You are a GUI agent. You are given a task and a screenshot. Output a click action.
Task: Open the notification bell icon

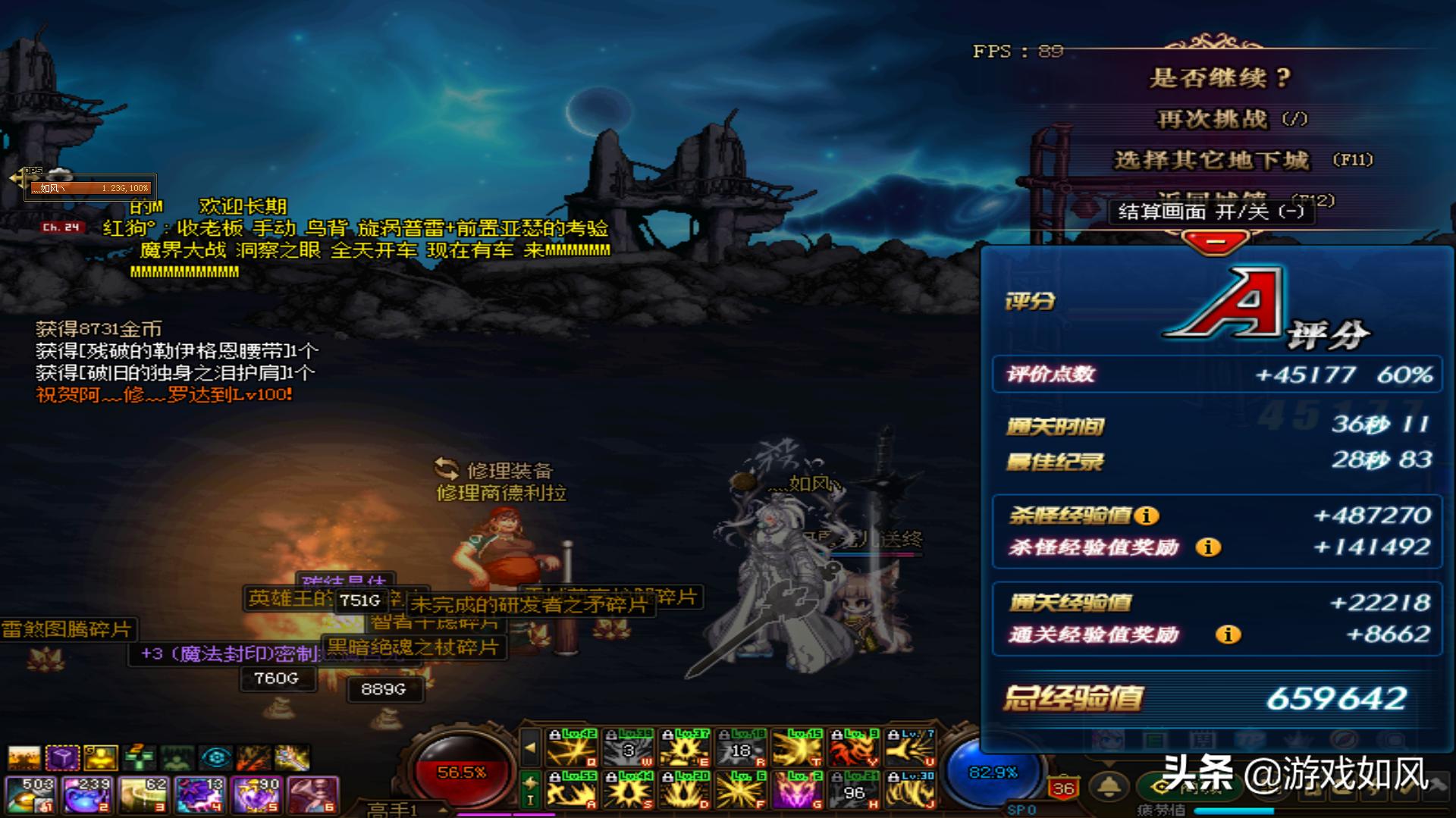[1109, 787]
